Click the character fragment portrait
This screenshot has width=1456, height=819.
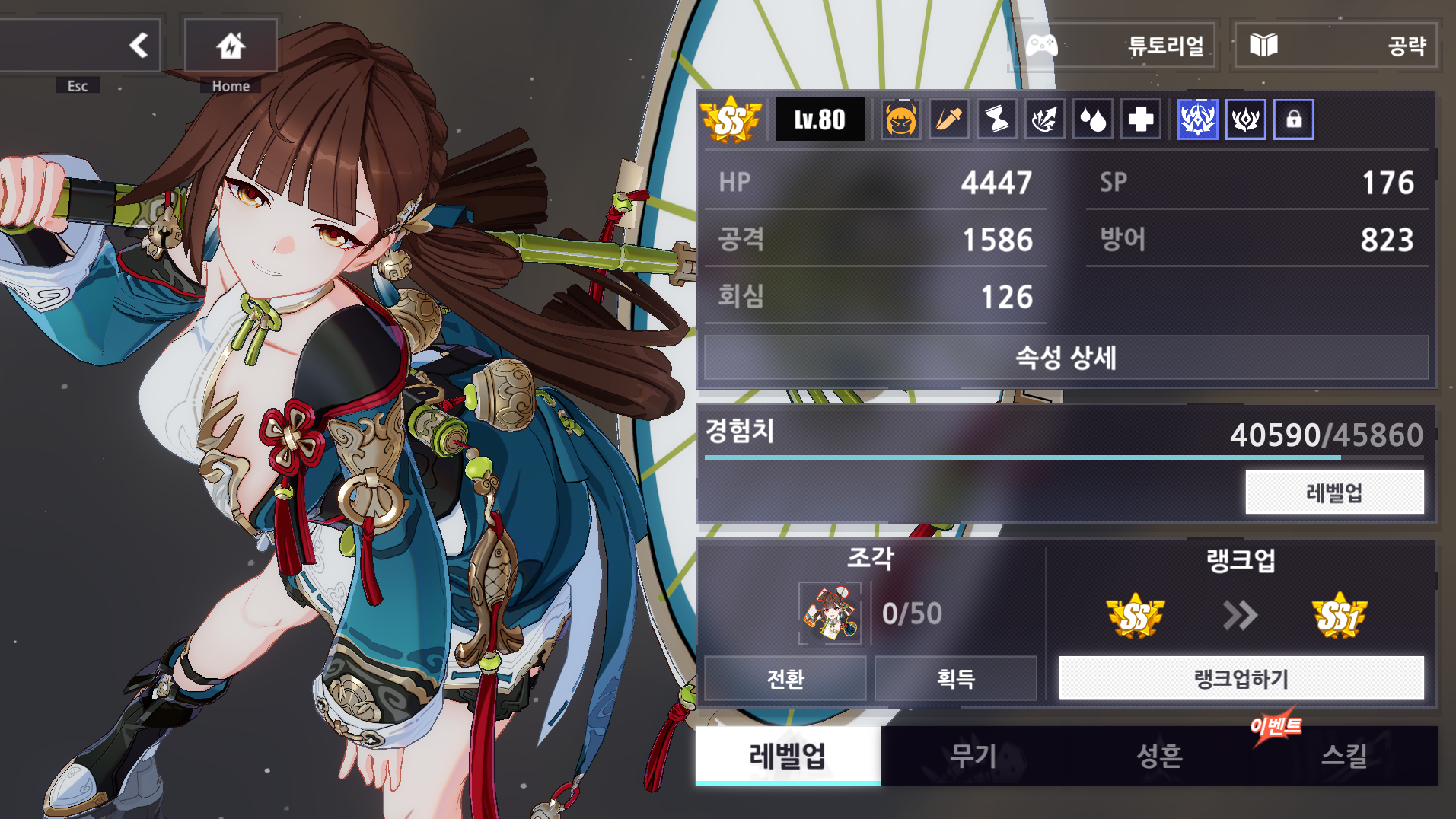(830, 613)
